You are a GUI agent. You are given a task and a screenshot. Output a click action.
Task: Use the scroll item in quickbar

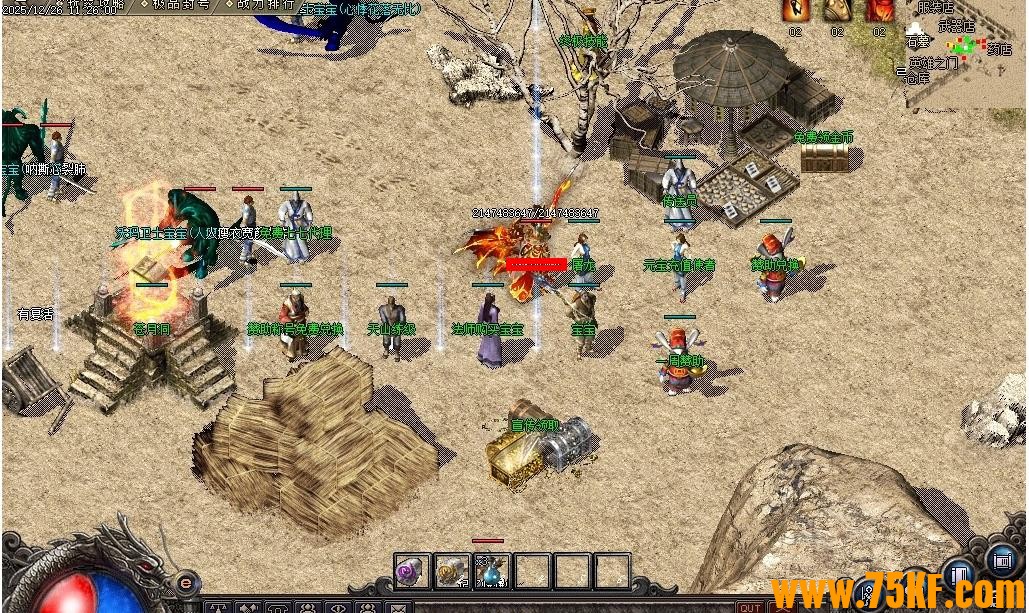[452, 571]
